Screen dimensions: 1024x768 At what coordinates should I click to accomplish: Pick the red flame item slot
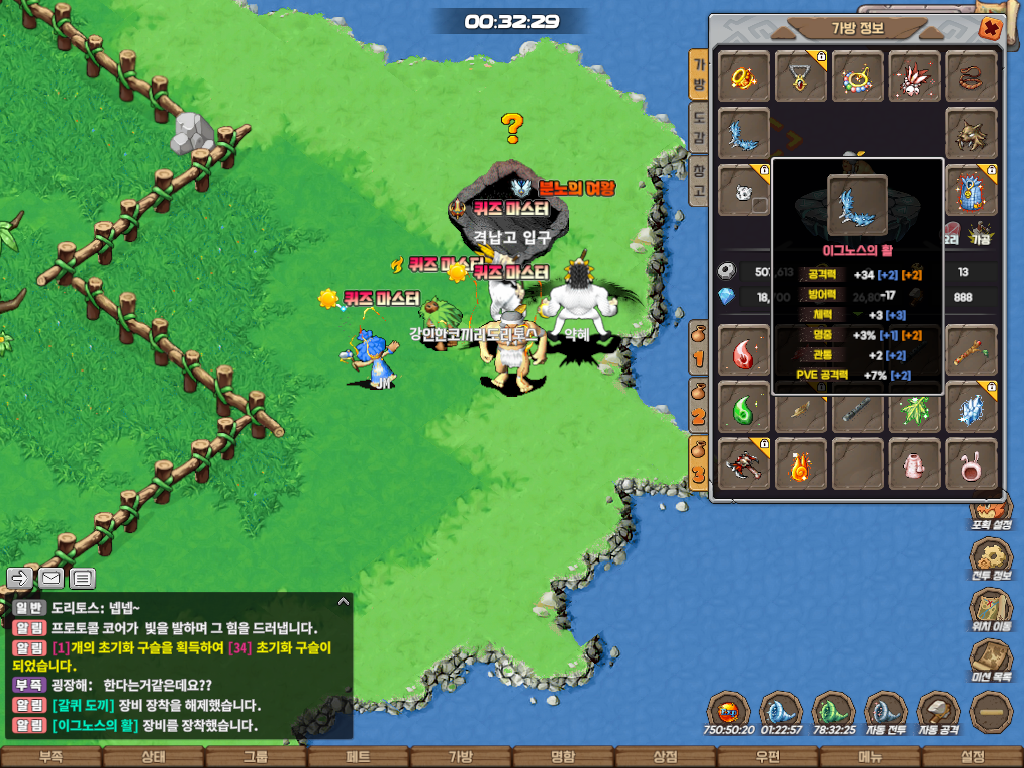tap(744, 351)
